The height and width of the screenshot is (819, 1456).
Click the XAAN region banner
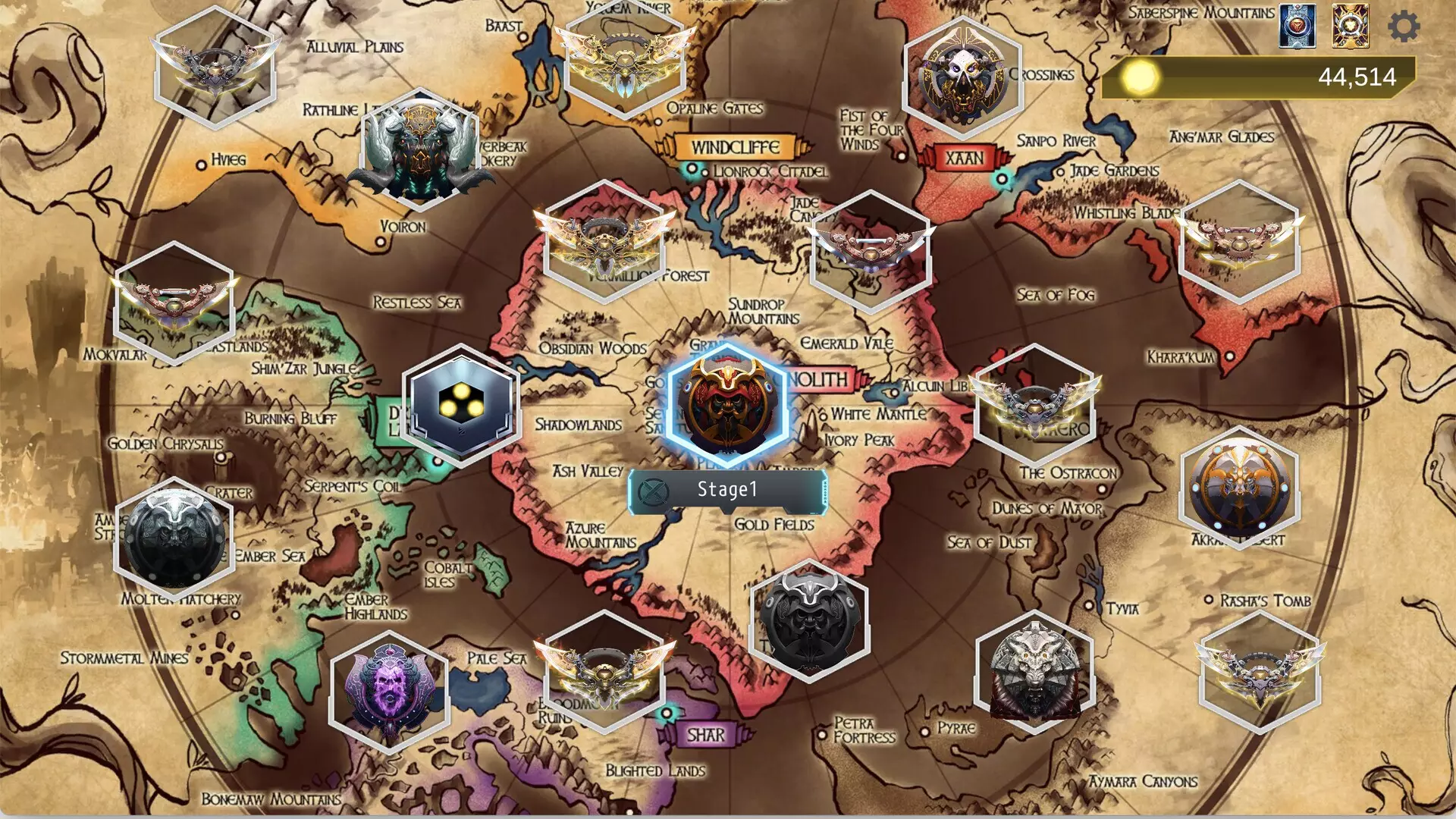pos(964,158)
